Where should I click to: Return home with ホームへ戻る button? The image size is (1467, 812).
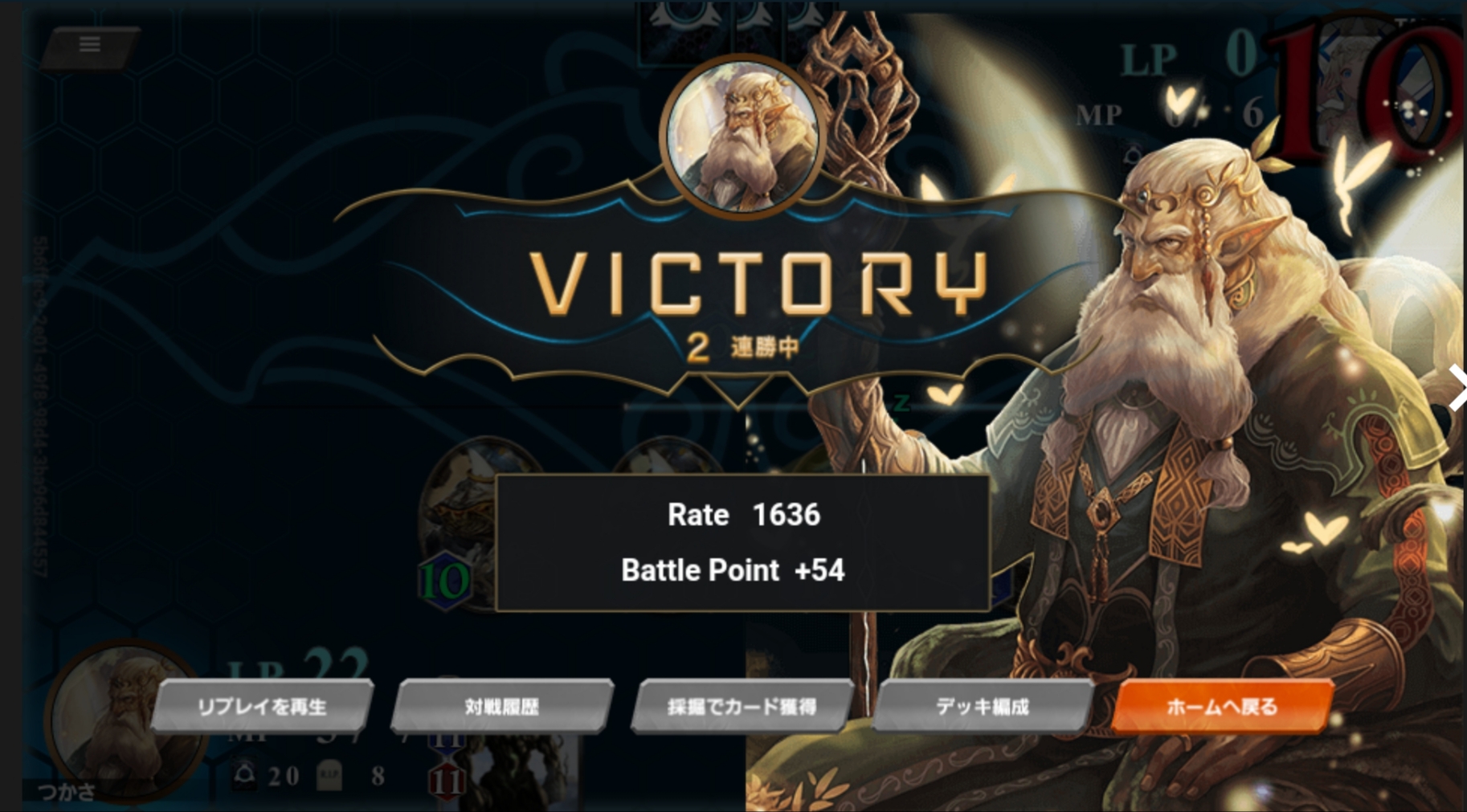coord(1221,707)
